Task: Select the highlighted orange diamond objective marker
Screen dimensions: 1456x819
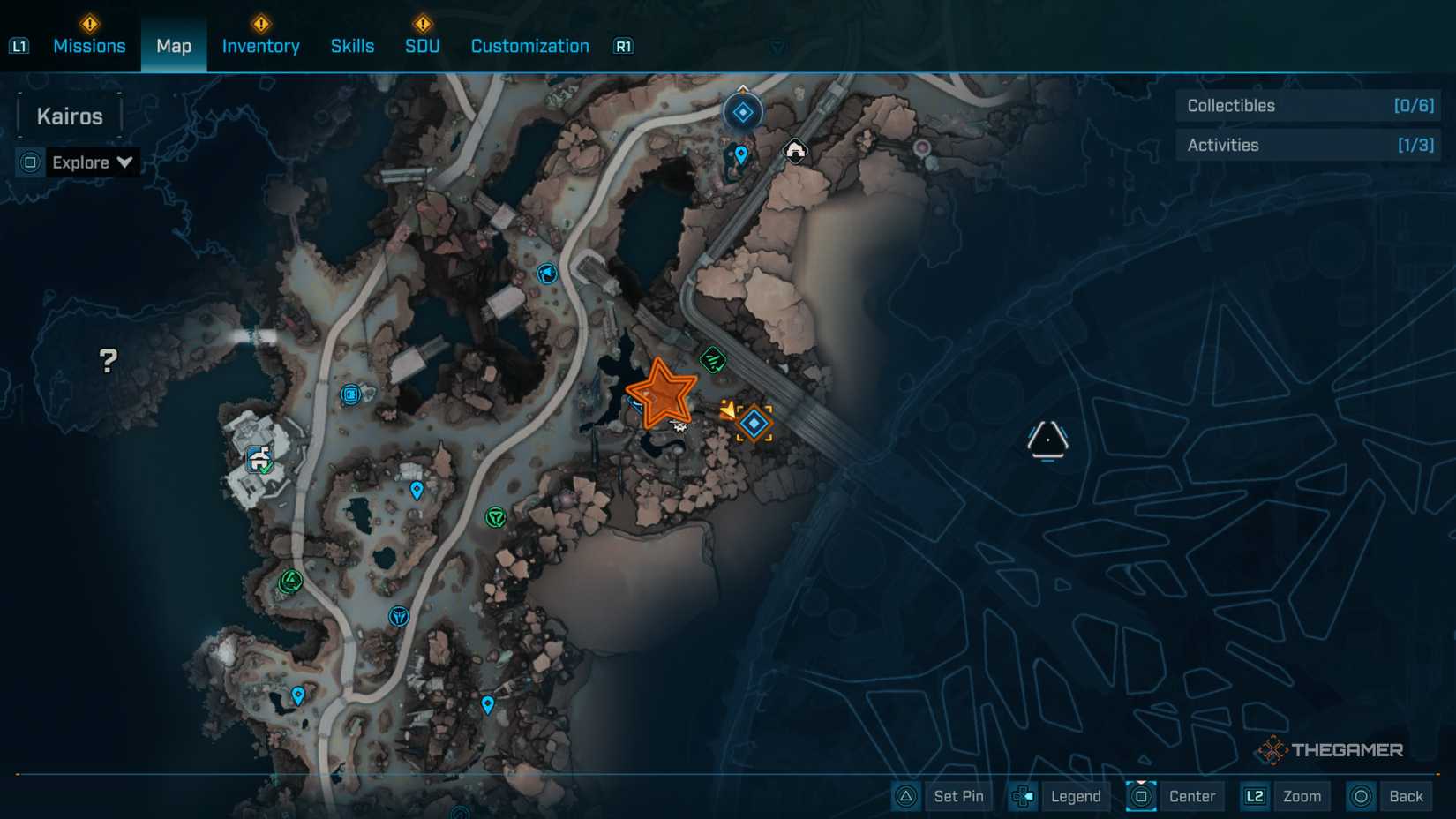Action: (754, 424)
